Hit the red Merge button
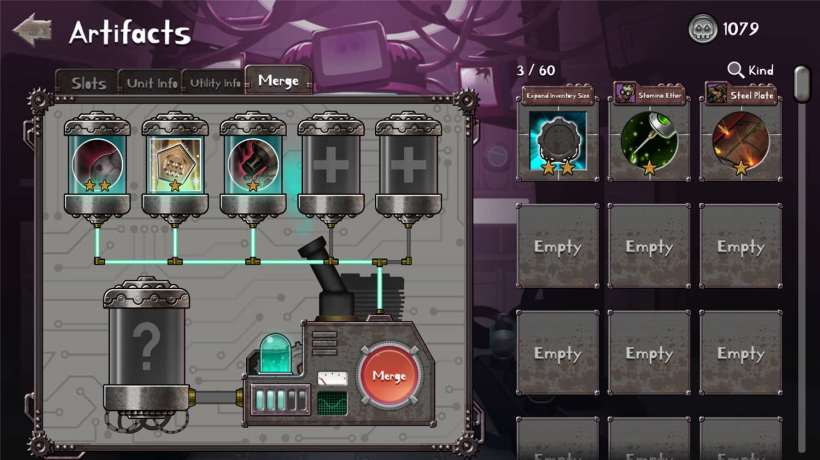Image resolution: width=820 pixels, height=460 pixels. pos(388,376)
